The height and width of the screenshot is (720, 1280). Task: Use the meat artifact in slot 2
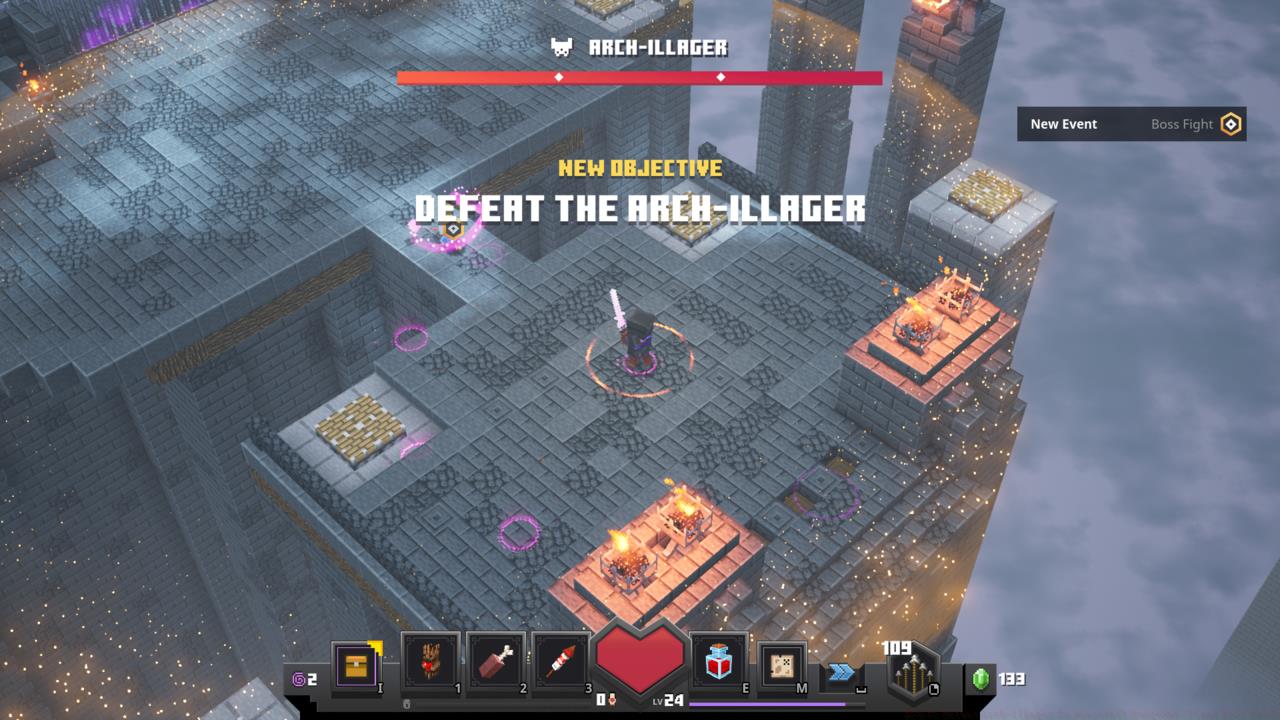[x=496, y=661]
